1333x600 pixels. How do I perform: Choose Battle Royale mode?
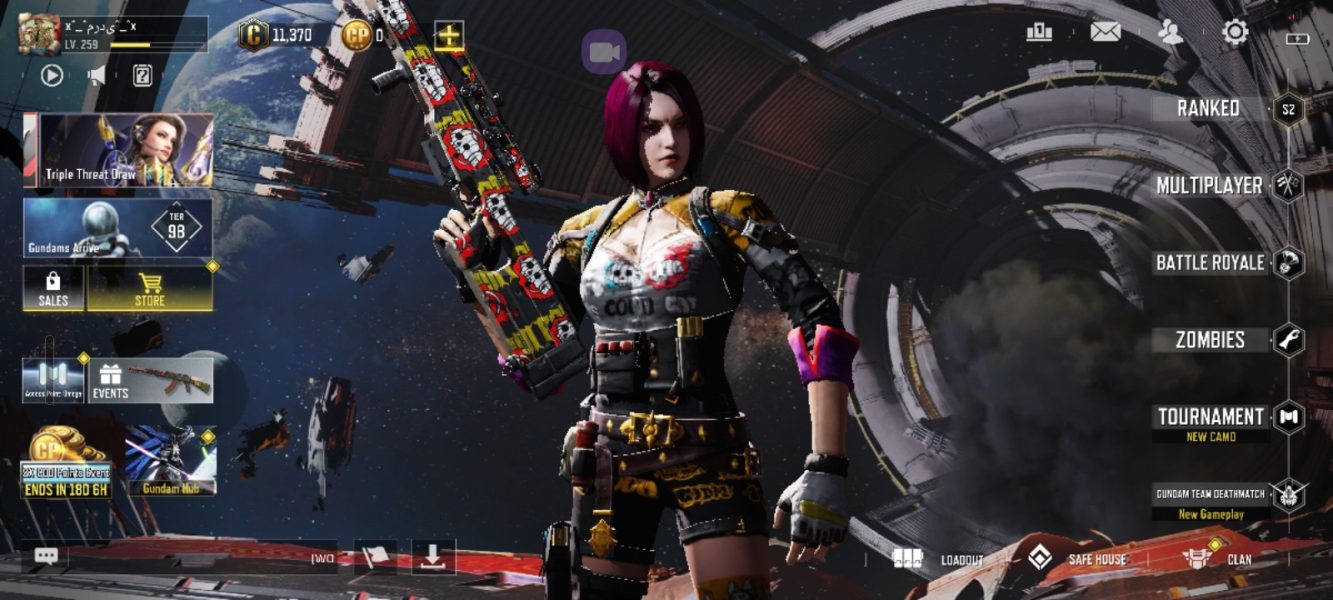1210,263
